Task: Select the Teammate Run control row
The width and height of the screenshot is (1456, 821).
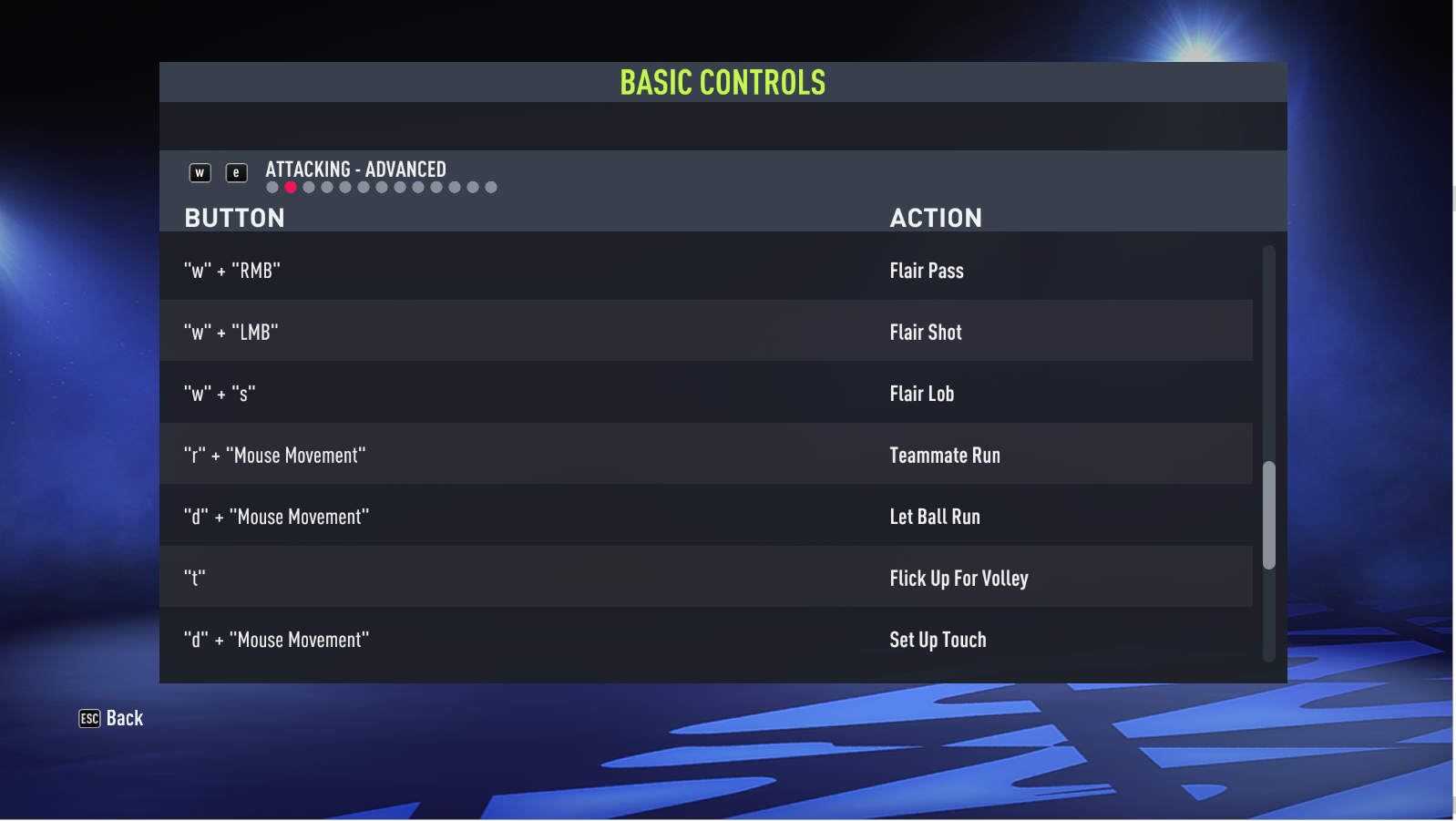Action: pos(711,455)
